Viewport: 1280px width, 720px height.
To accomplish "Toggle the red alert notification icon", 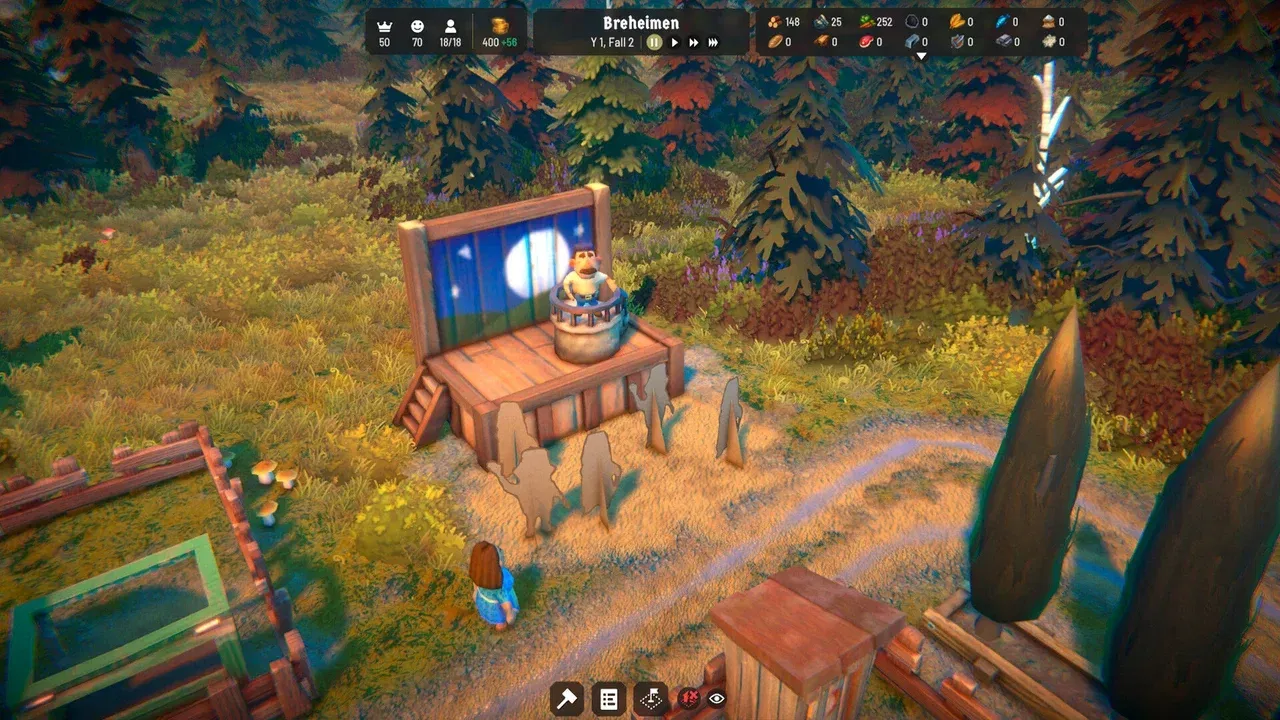I will coord(688,700).
